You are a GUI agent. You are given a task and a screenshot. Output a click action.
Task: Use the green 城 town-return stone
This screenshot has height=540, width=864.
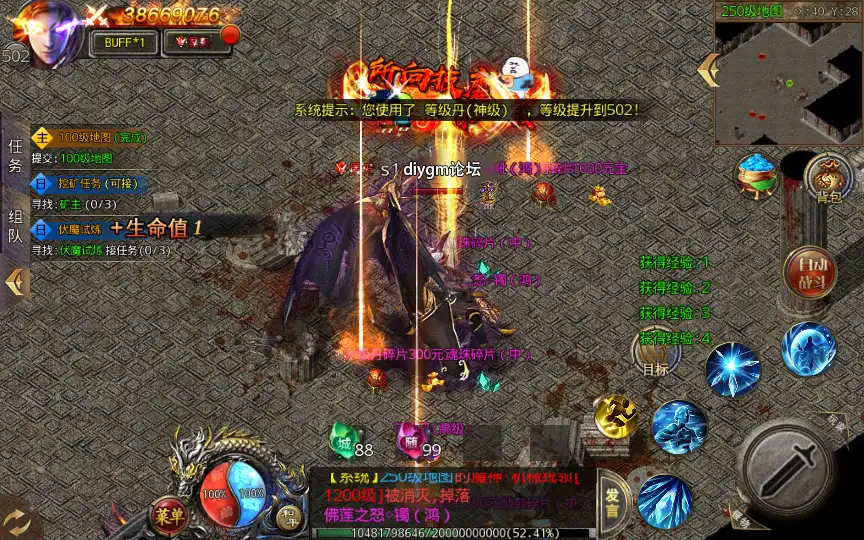[x=343, y=442]
